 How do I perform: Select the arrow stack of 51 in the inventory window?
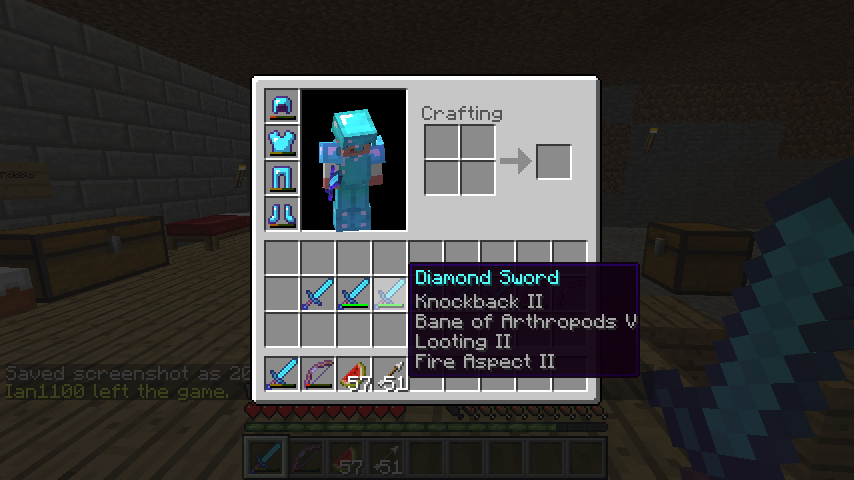tap(390, 374)
